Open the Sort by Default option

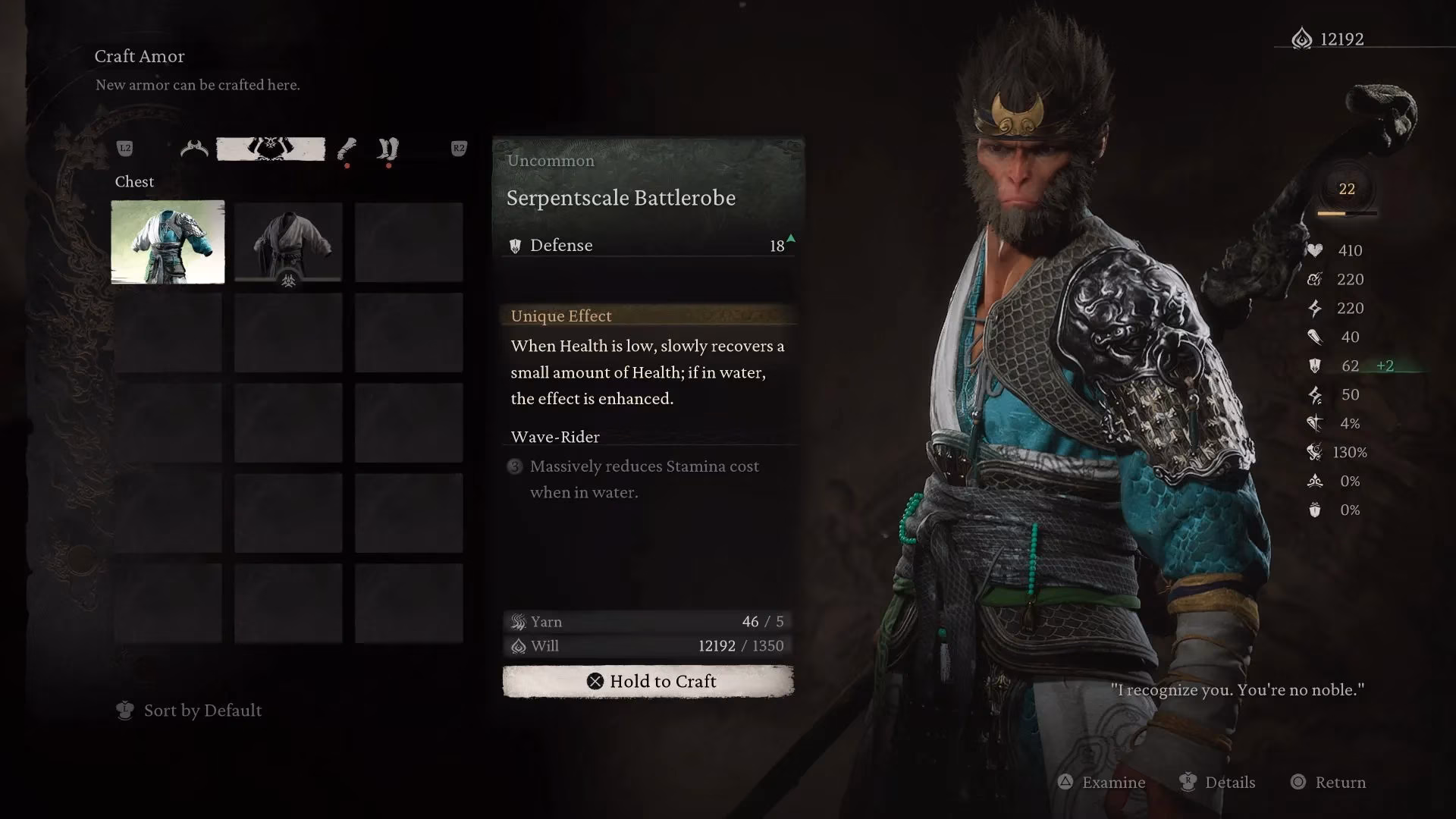(190, 711)
